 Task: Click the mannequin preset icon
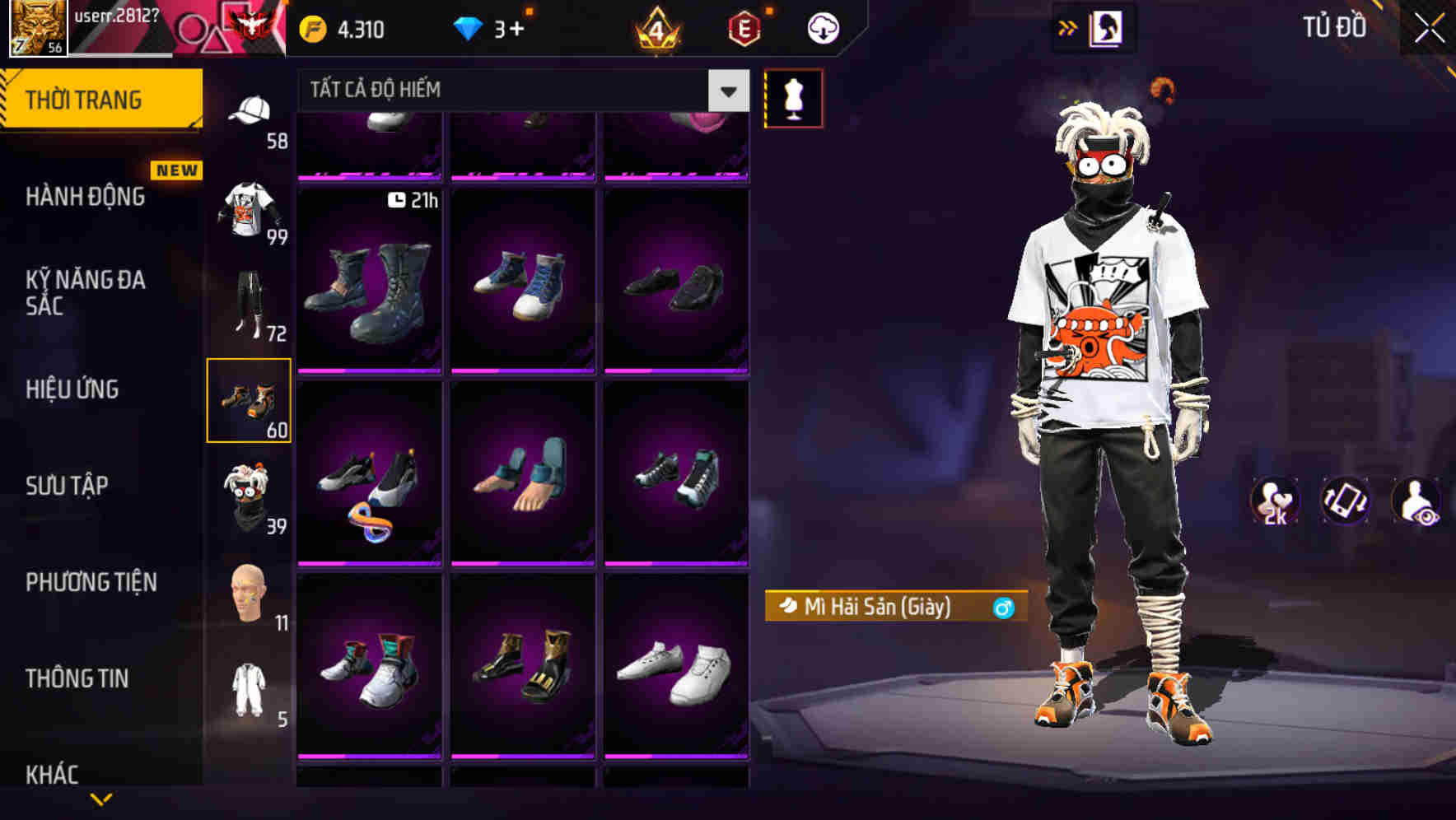796,97
